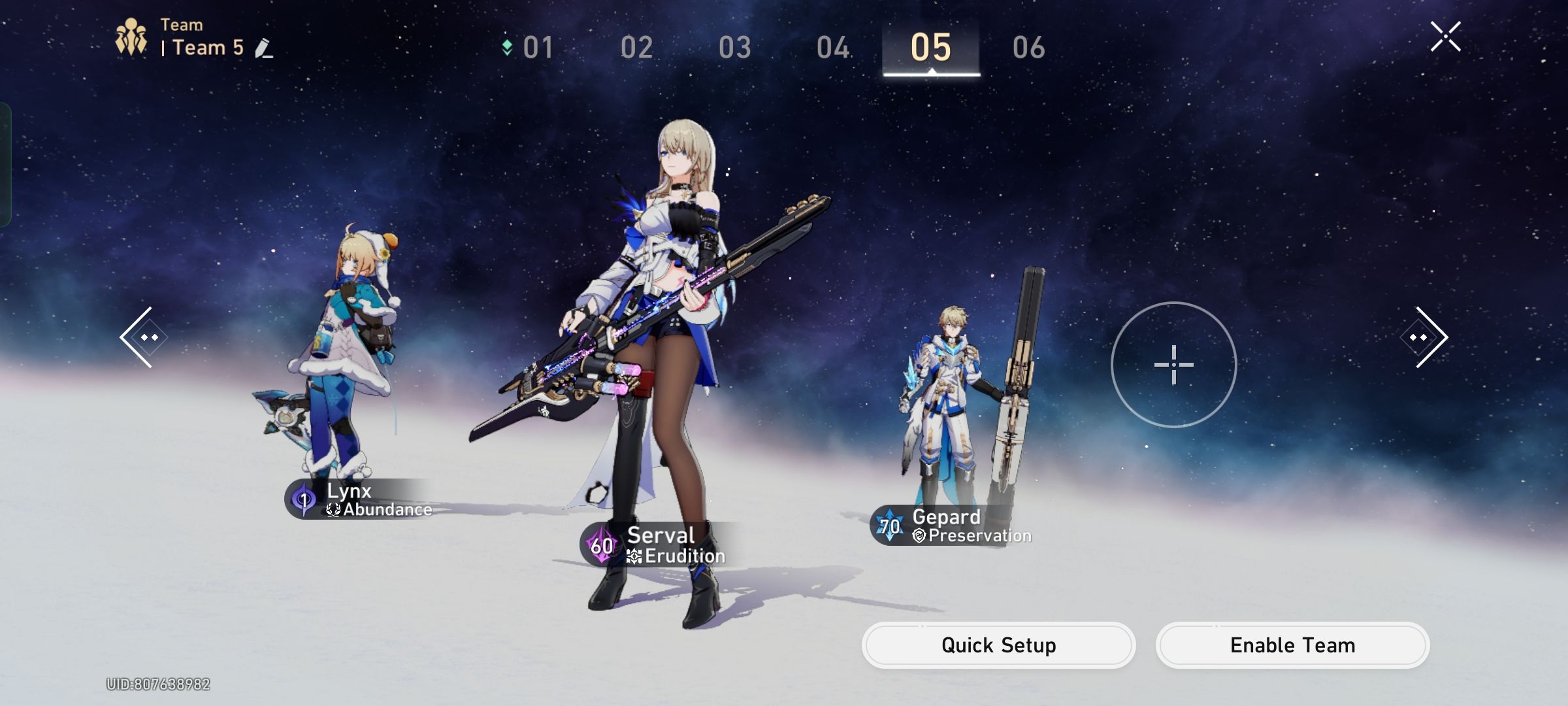Switch to Team 03
The image size is (1568, 706).
pyautogui.click(x=737, y=48)
